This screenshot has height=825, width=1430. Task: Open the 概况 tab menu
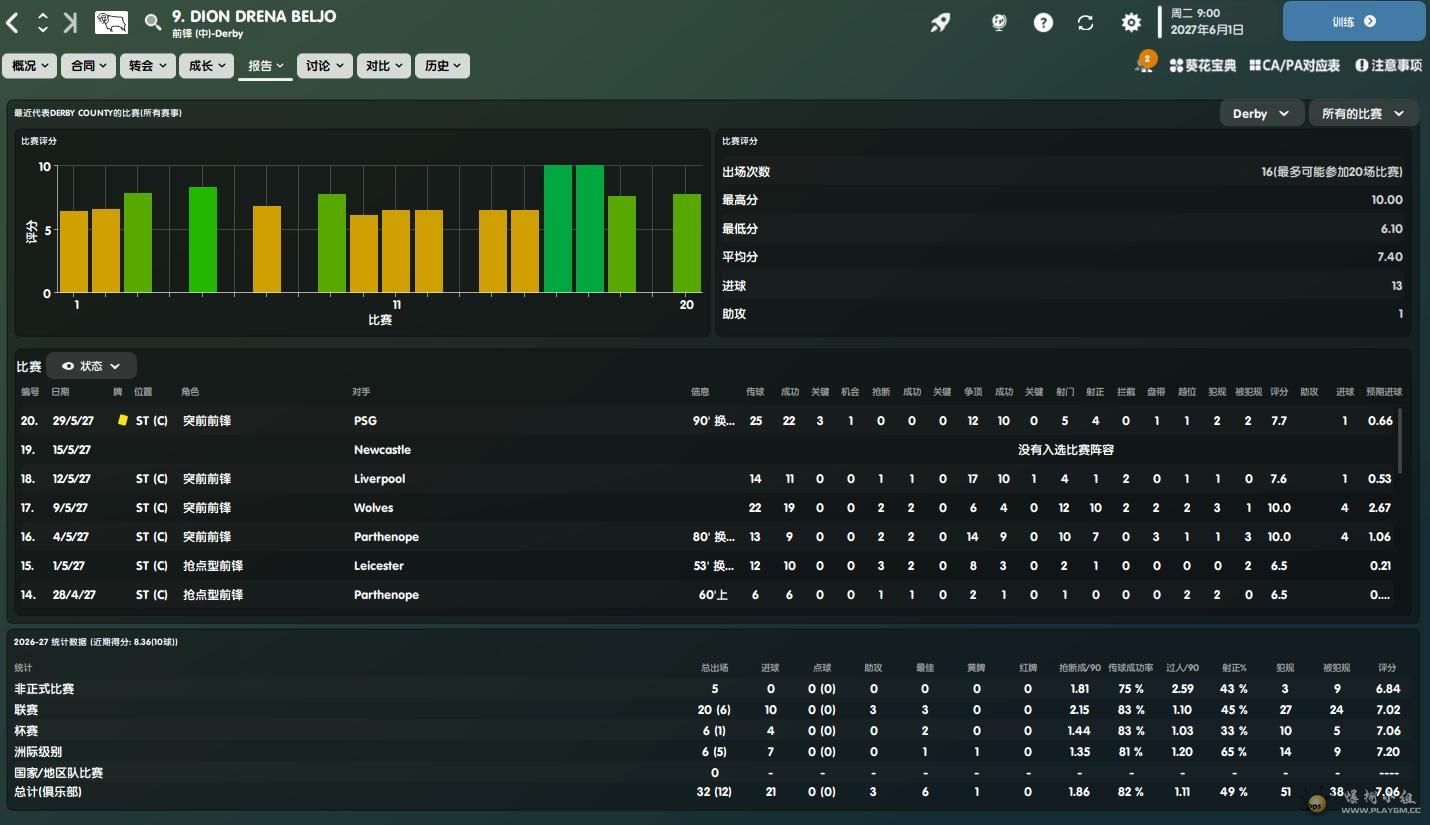coord(31,66)
